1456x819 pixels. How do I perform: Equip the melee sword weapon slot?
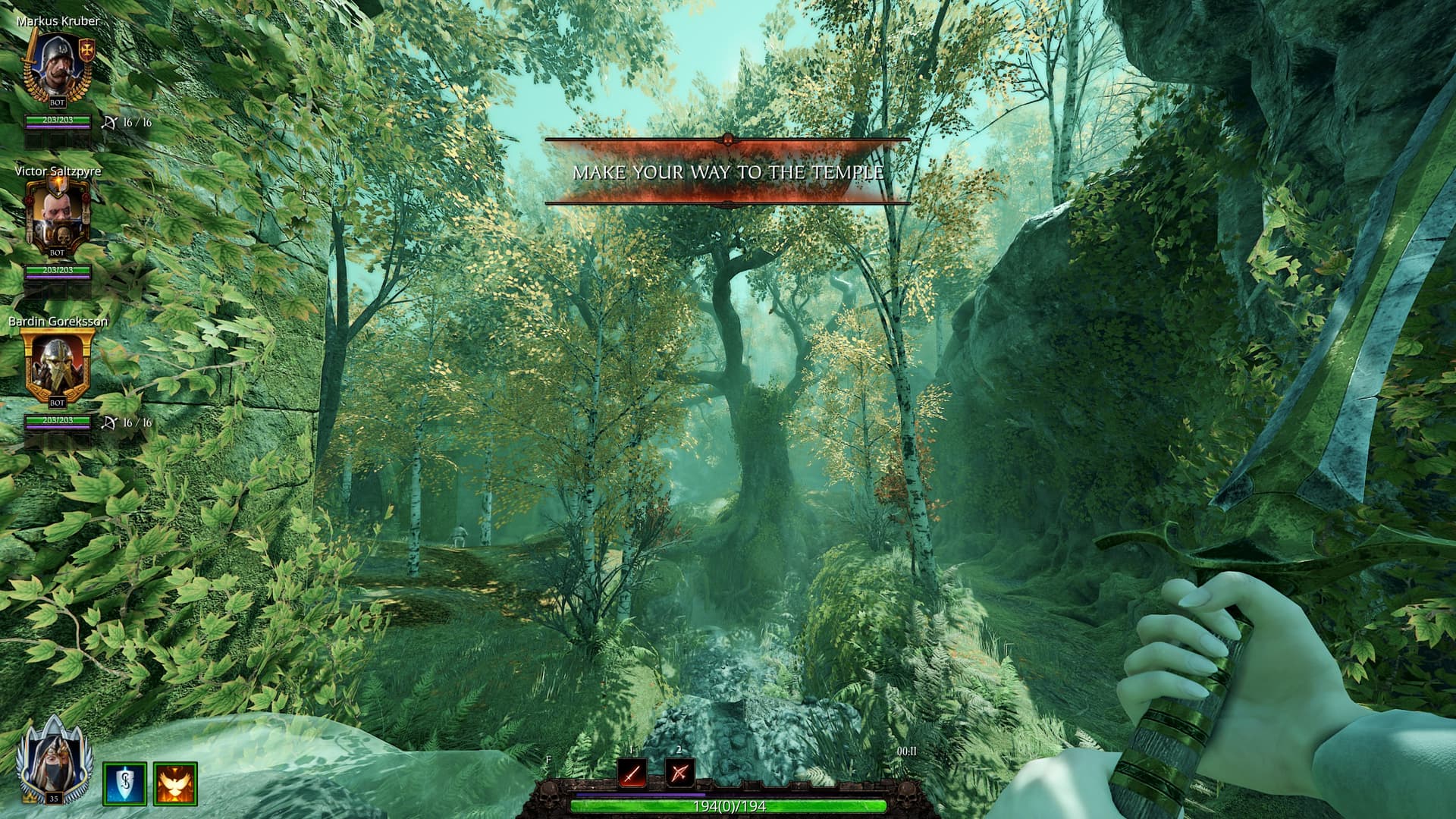point(632,773)
